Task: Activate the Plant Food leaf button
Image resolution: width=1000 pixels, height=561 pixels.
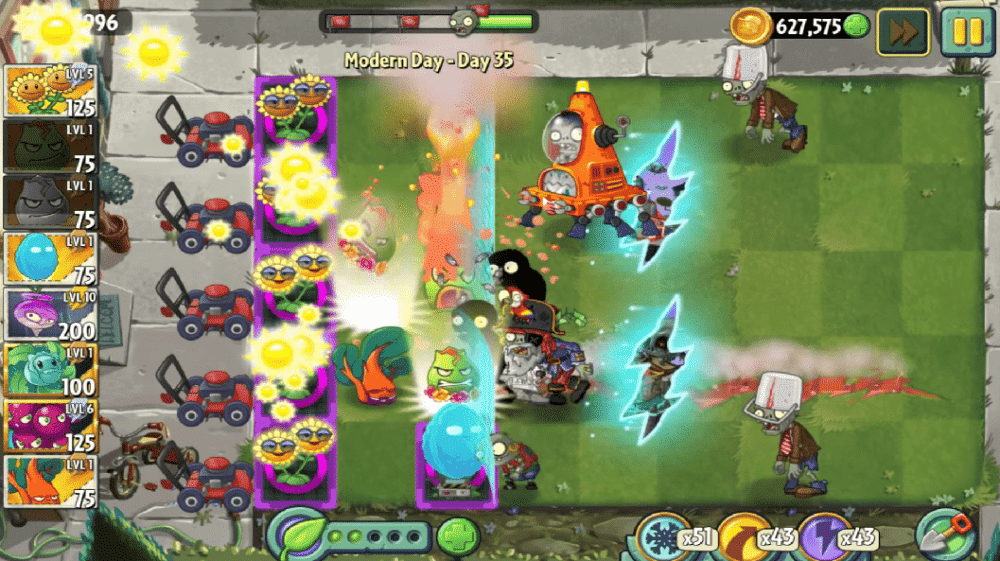Action: pos(299,534)
